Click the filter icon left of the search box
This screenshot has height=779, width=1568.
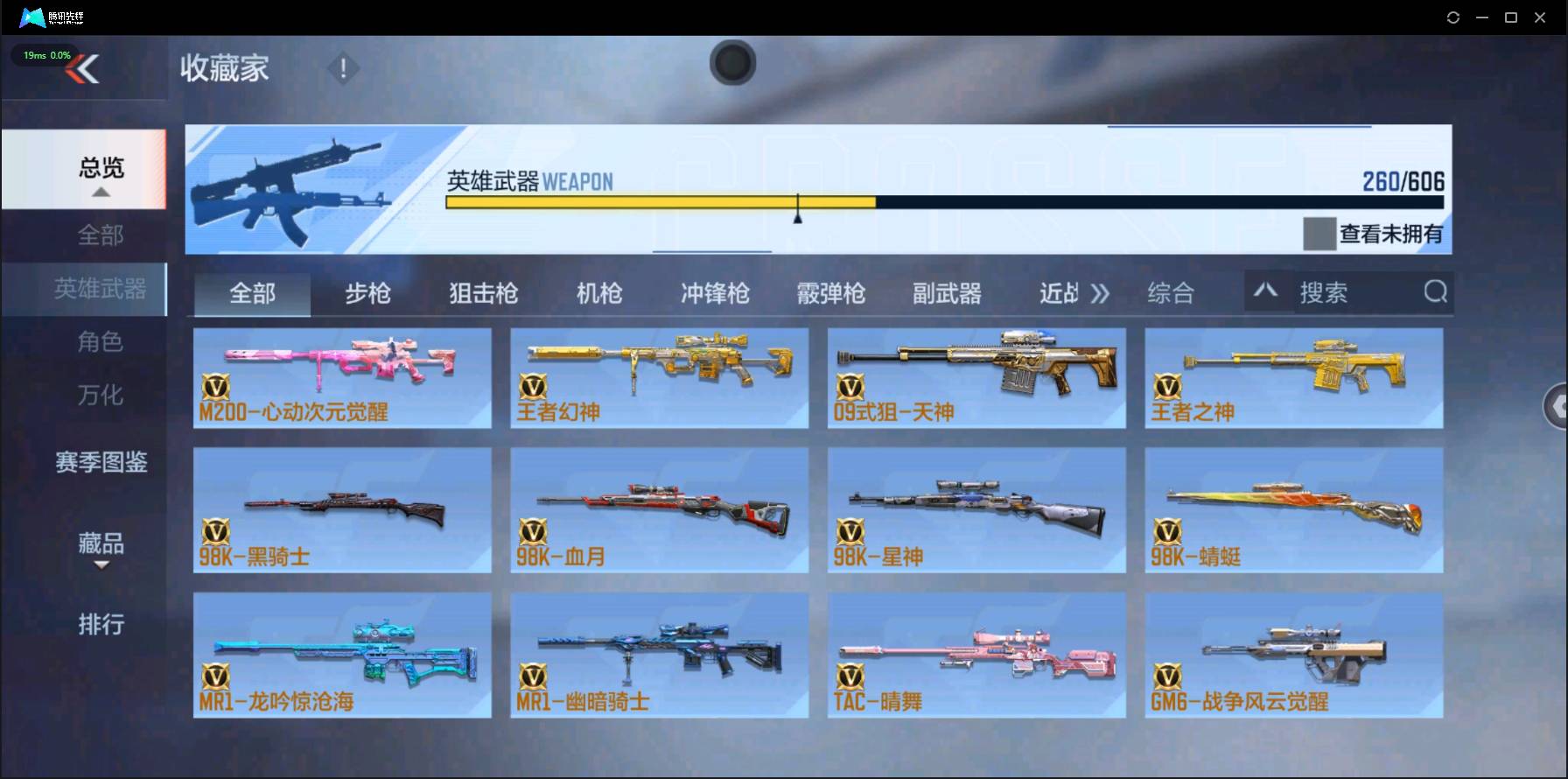click(x=1266, y=291)
